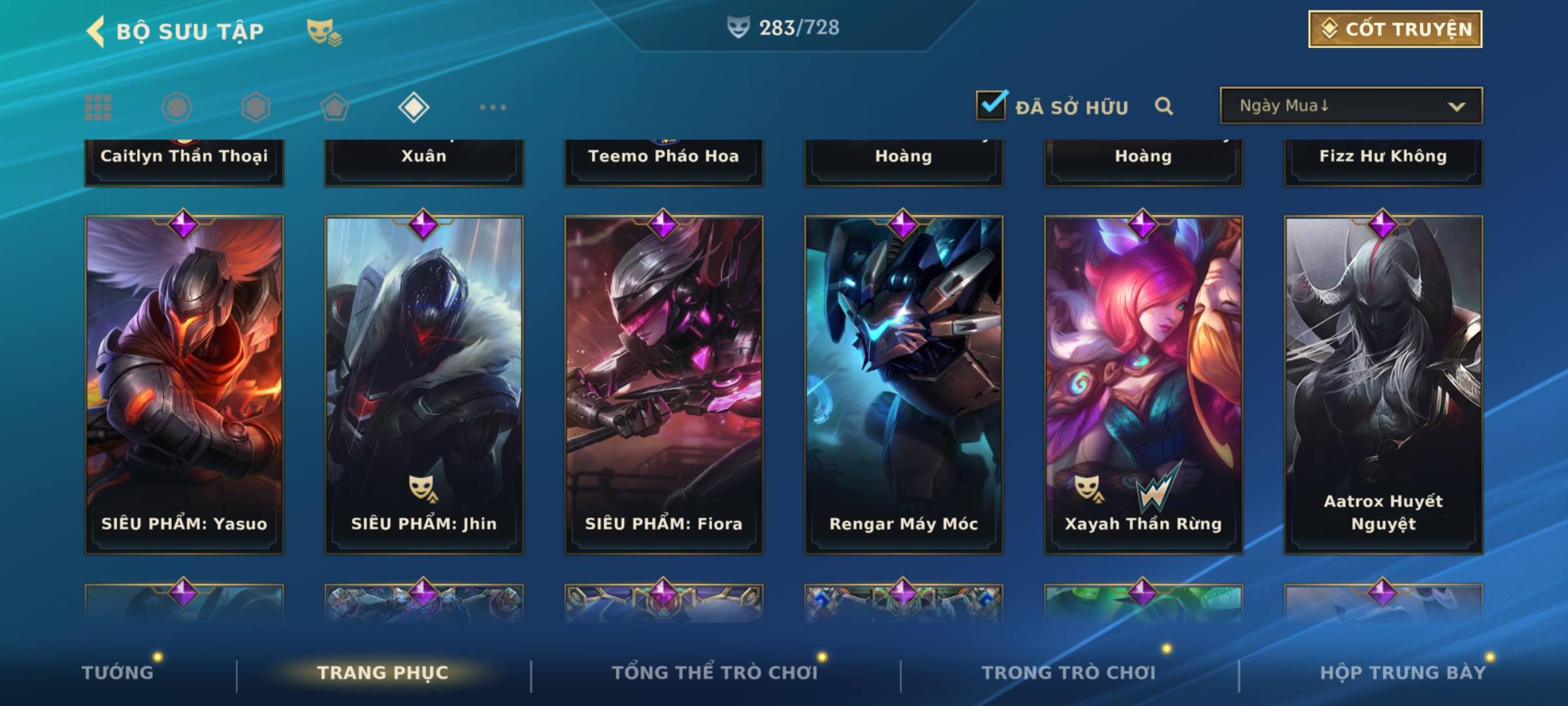This screenshot has width=1568, height=706.
Task: Open the Cốt Truyện button
Action: pyautogui.click(x=1395, y=29)
